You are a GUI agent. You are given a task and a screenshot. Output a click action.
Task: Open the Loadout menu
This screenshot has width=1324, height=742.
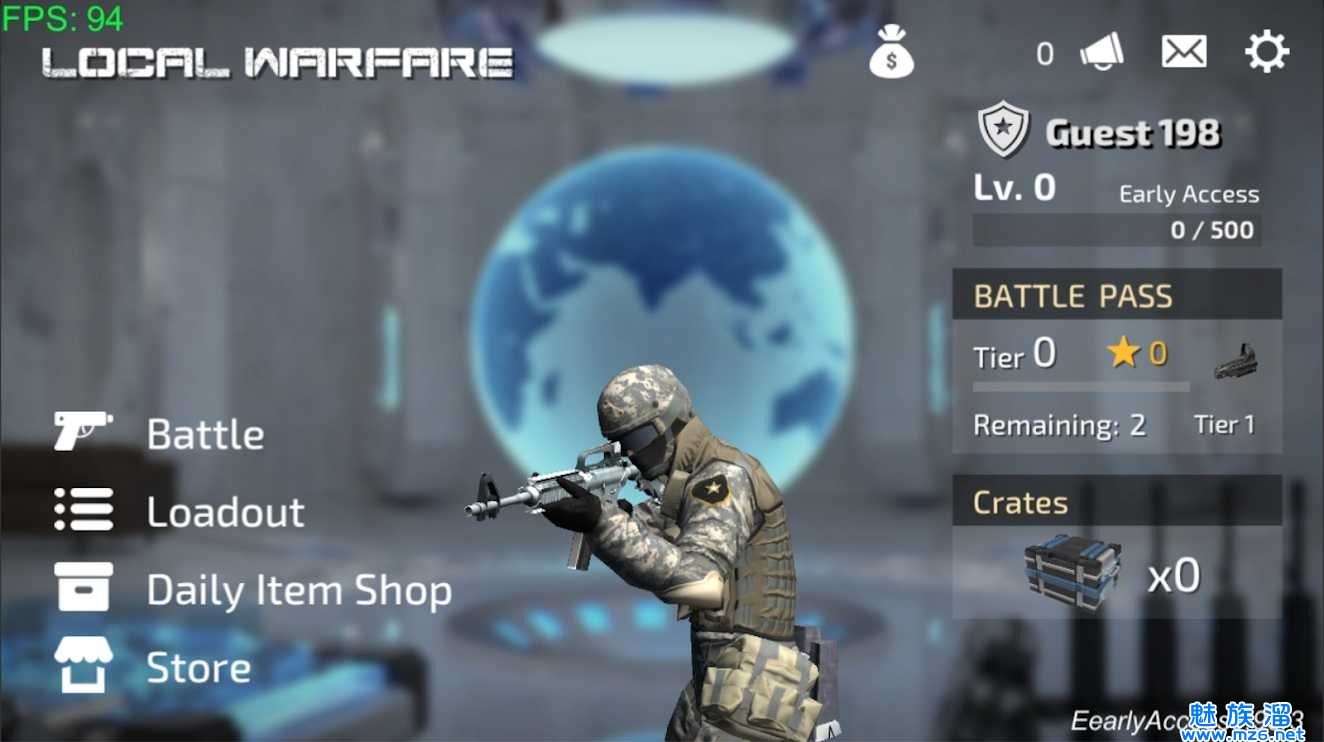225,511
